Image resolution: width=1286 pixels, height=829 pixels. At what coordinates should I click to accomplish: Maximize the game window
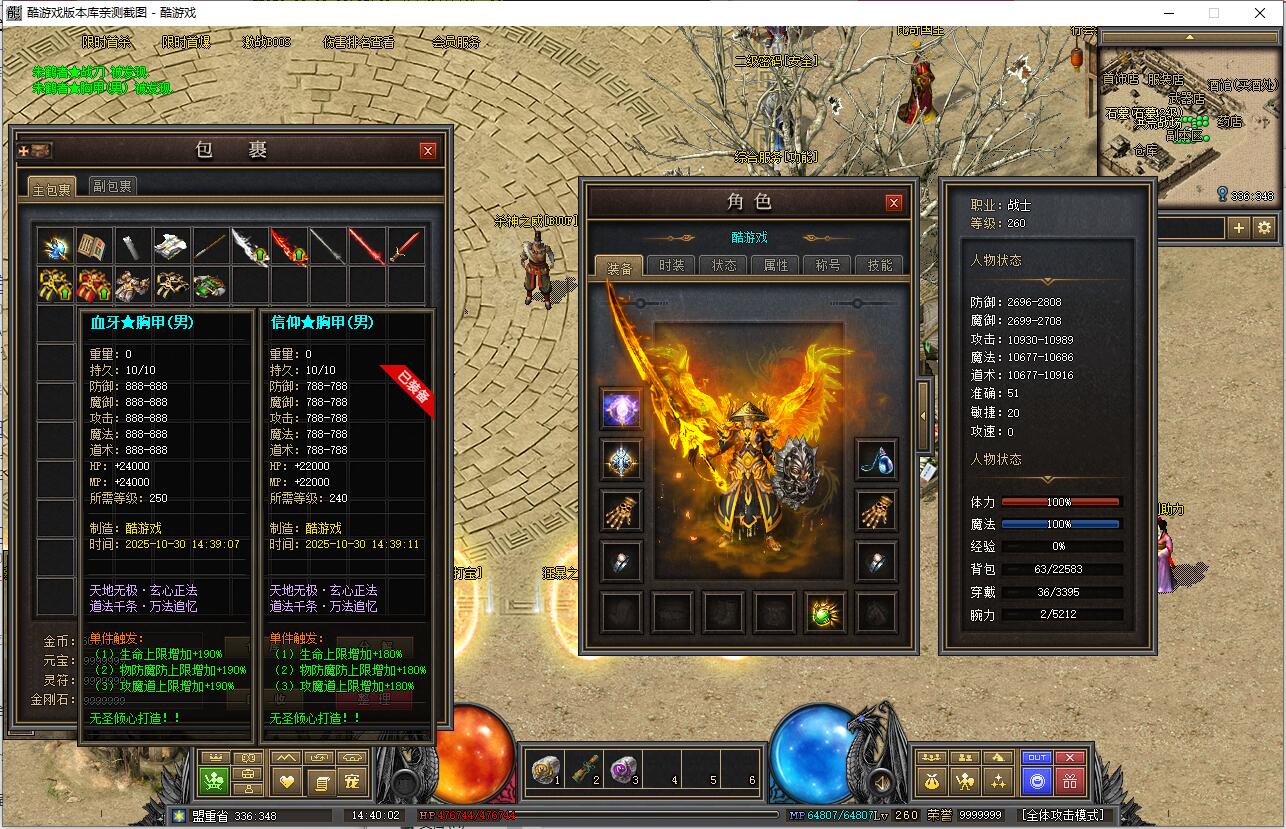click(x=1214, y=13)
